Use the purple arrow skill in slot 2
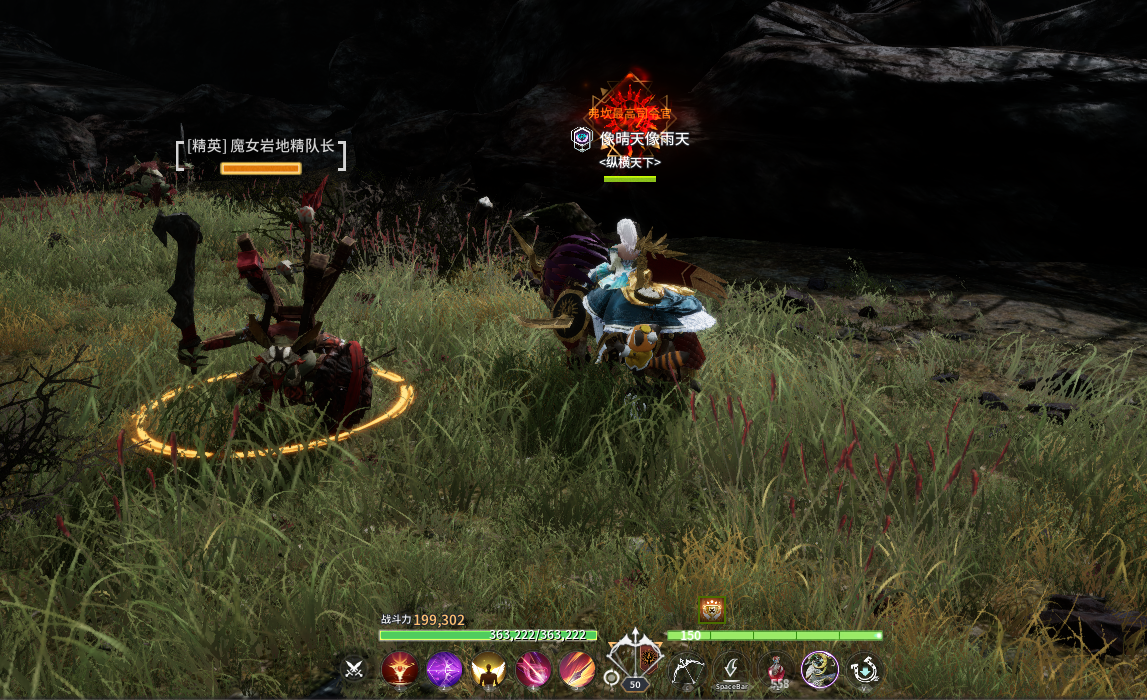This screenshot has height=700, width=1147. click(x=444, y=669)
